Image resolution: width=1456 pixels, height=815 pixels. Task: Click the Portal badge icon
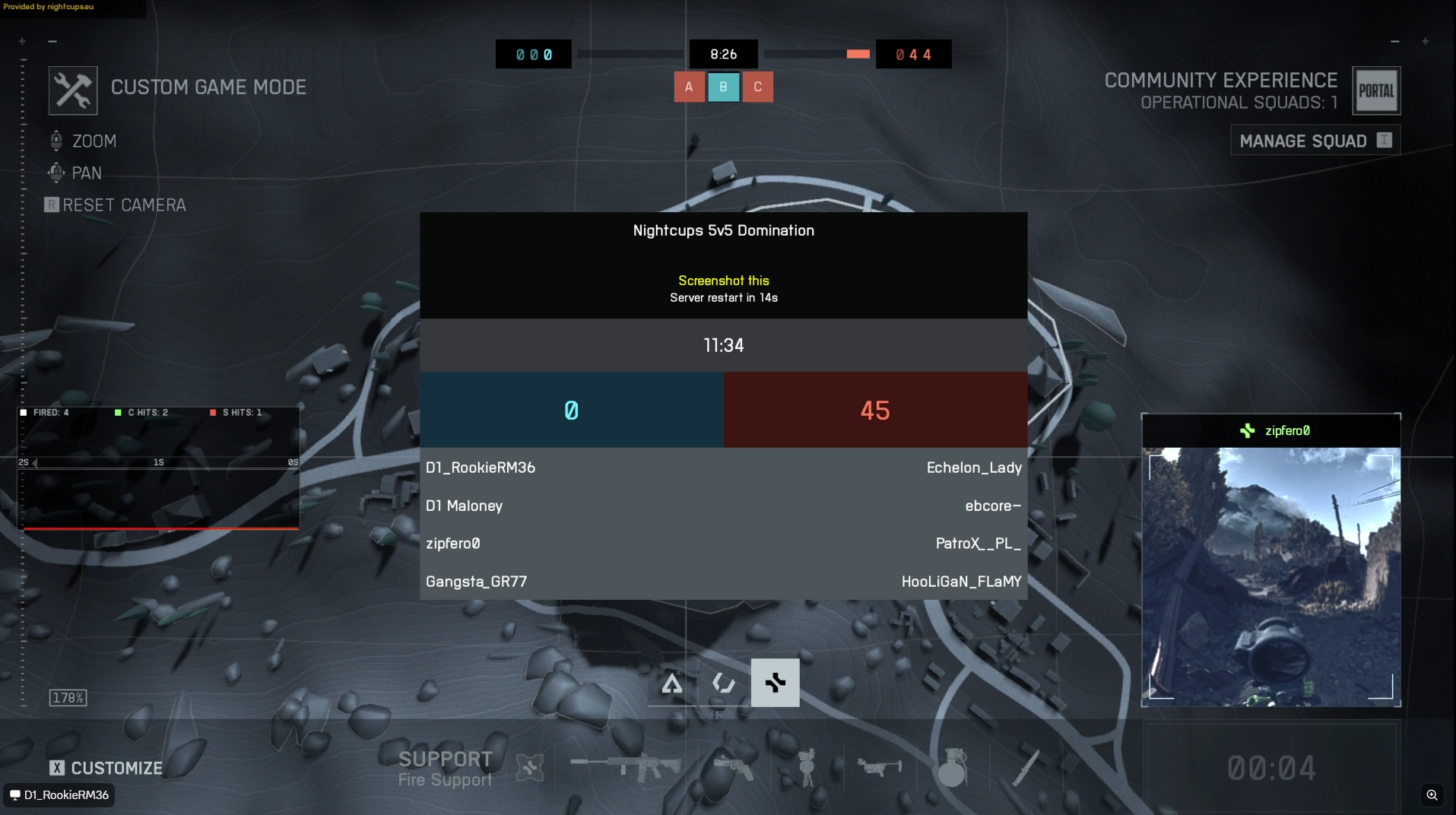(x=1376, y=91)
